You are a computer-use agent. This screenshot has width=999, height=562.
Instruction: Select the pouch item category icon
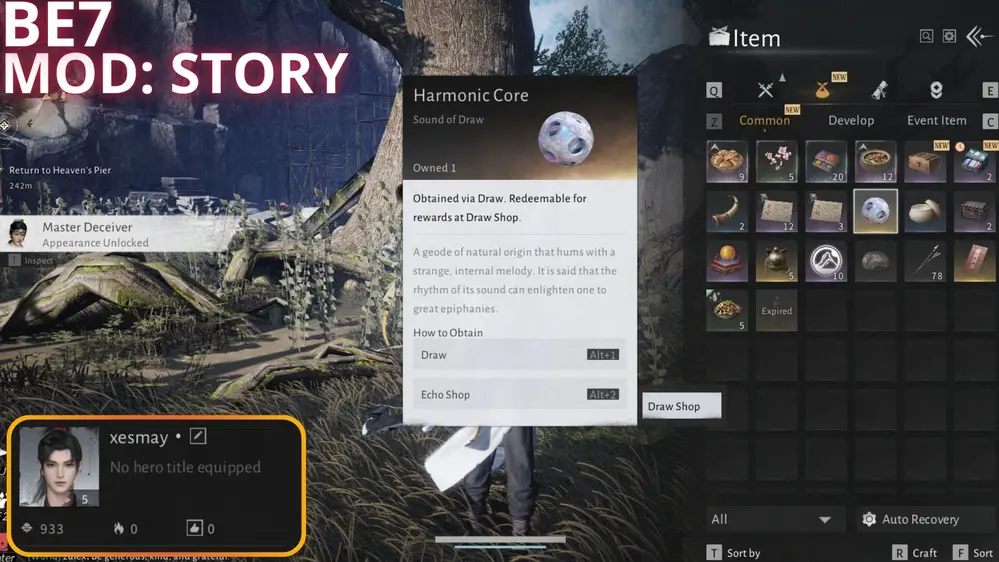(x=824, y=90)
